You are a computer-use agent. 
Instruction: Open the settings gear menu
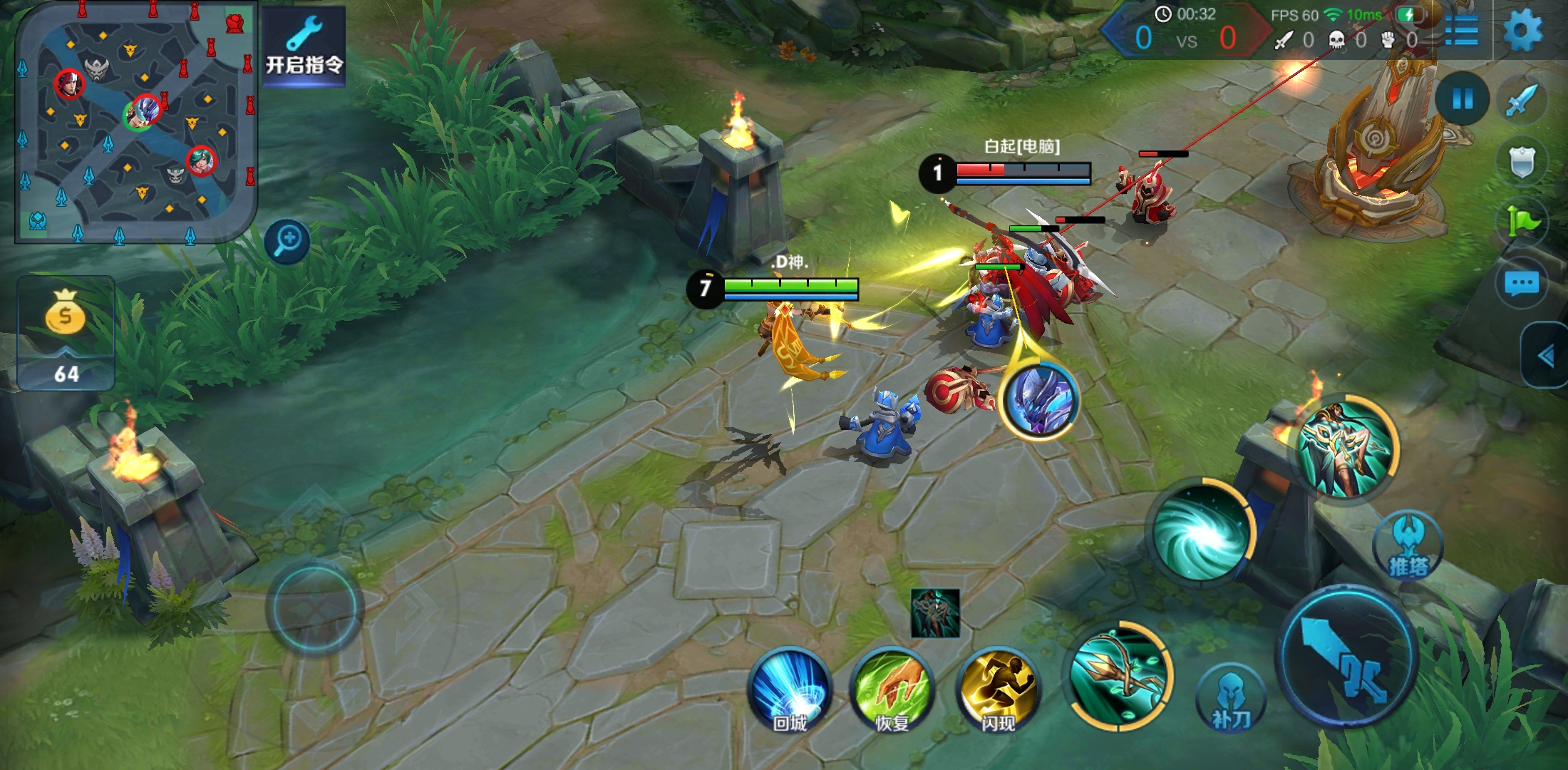point(1522,30)
